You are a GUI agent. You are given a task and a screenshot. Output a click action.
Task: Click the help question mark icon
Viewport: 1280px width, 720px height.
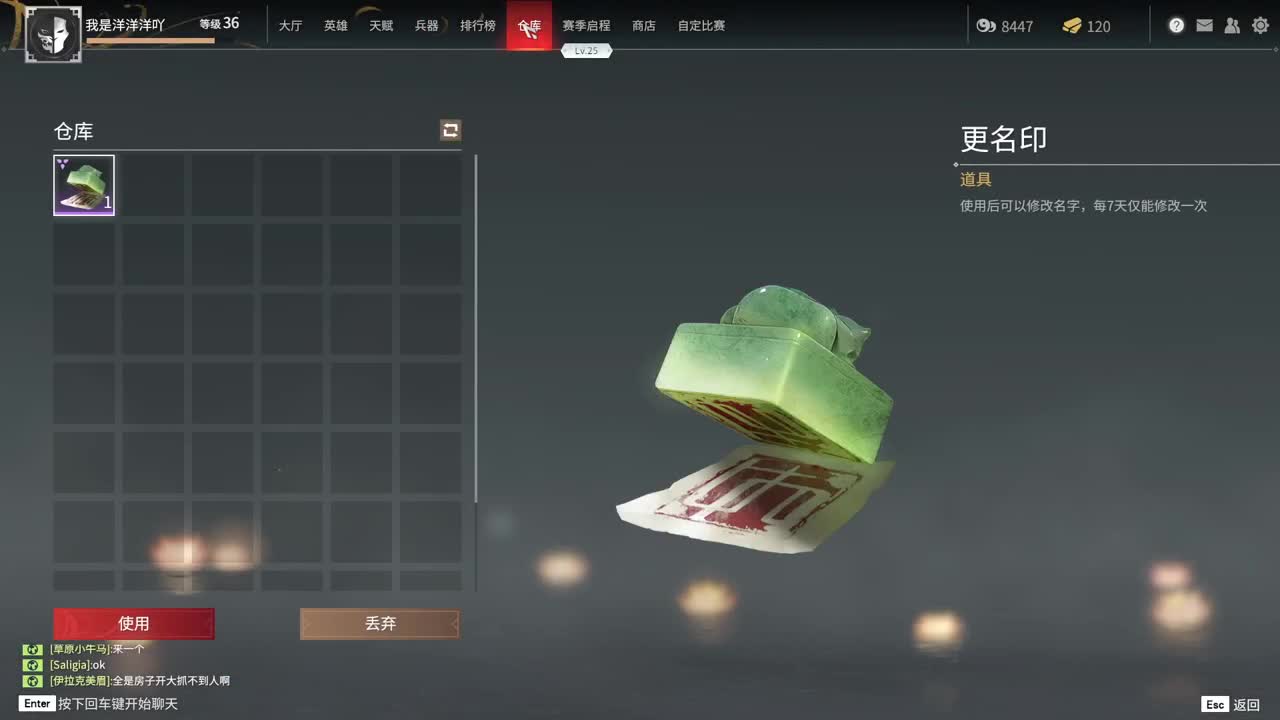(1176, 25)
